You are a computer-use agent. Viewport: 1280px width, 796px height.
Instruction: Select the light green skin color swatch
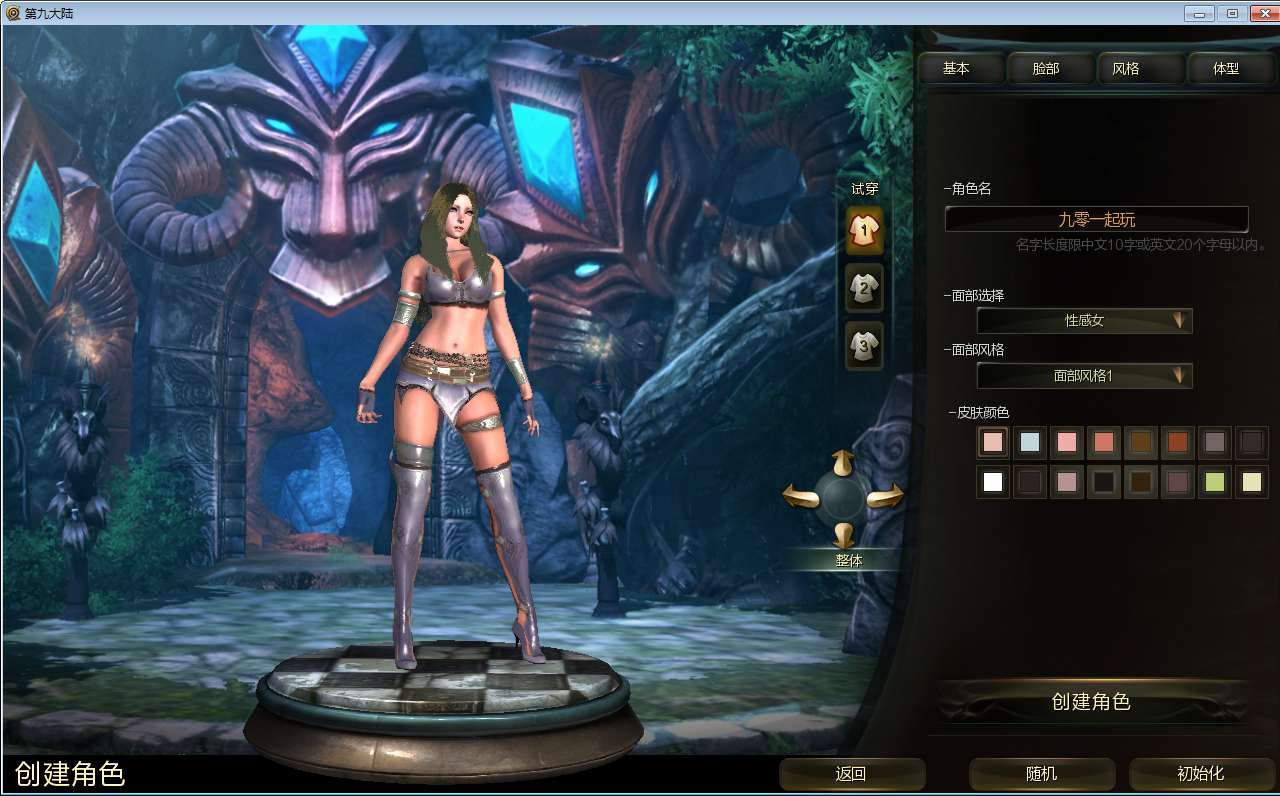[1214, 482]
